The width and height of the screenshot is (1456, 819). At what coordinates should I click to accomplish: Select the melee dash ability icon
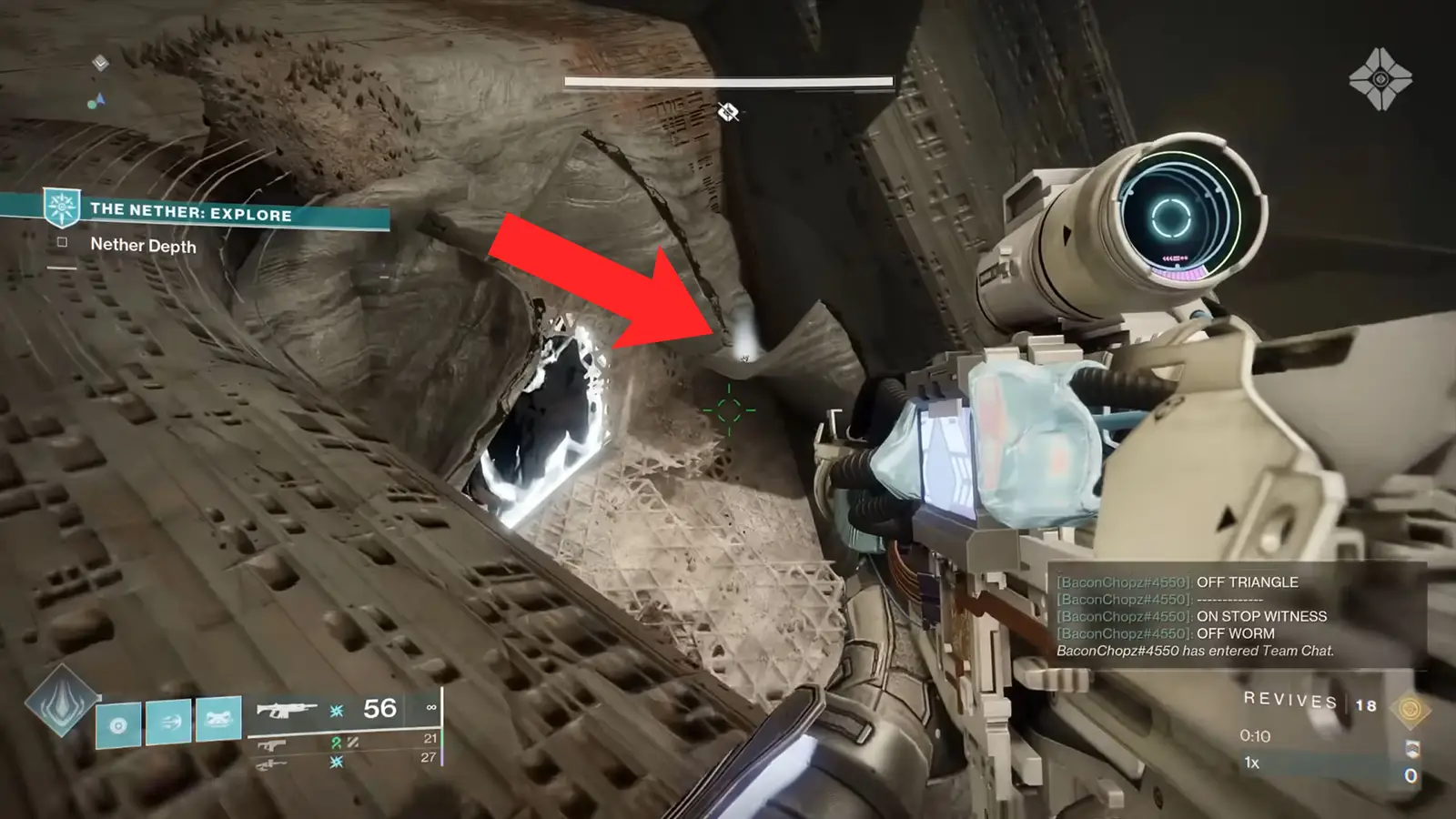(169, 721)
